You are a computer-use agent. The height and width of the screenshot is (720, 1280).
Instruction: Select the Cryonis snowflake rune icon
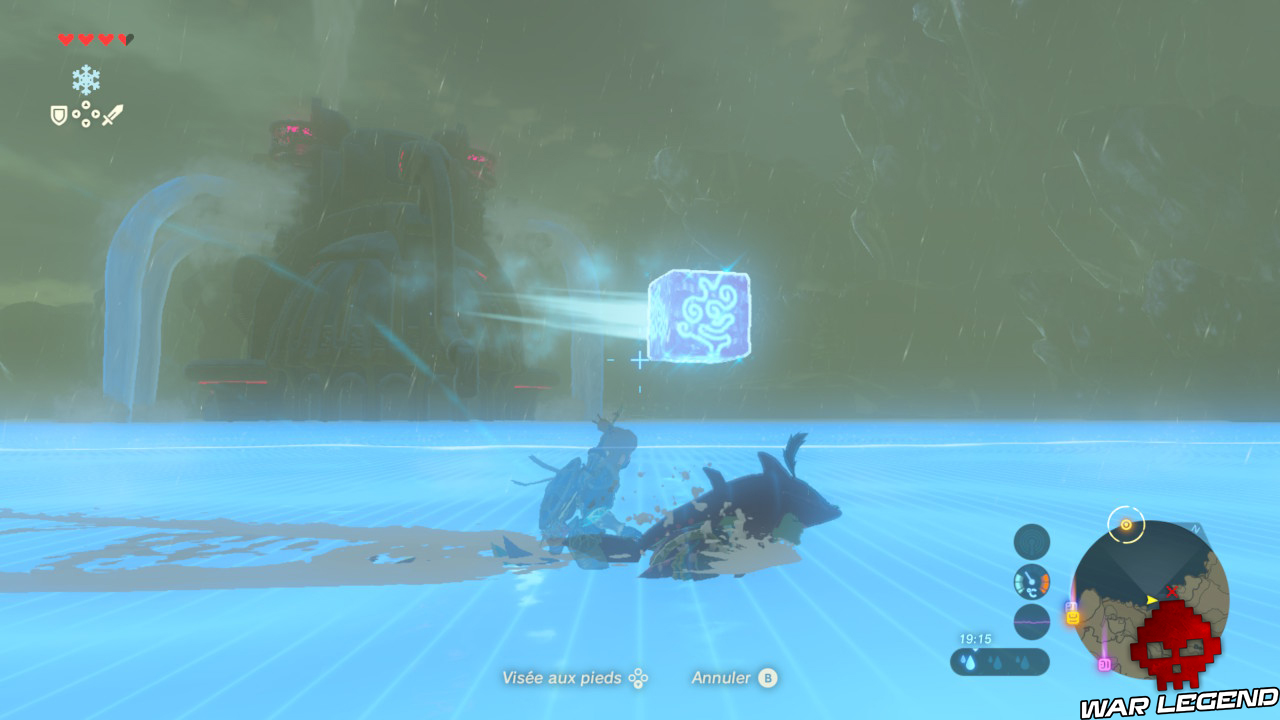pyautogui.click(x=86, y=79)
